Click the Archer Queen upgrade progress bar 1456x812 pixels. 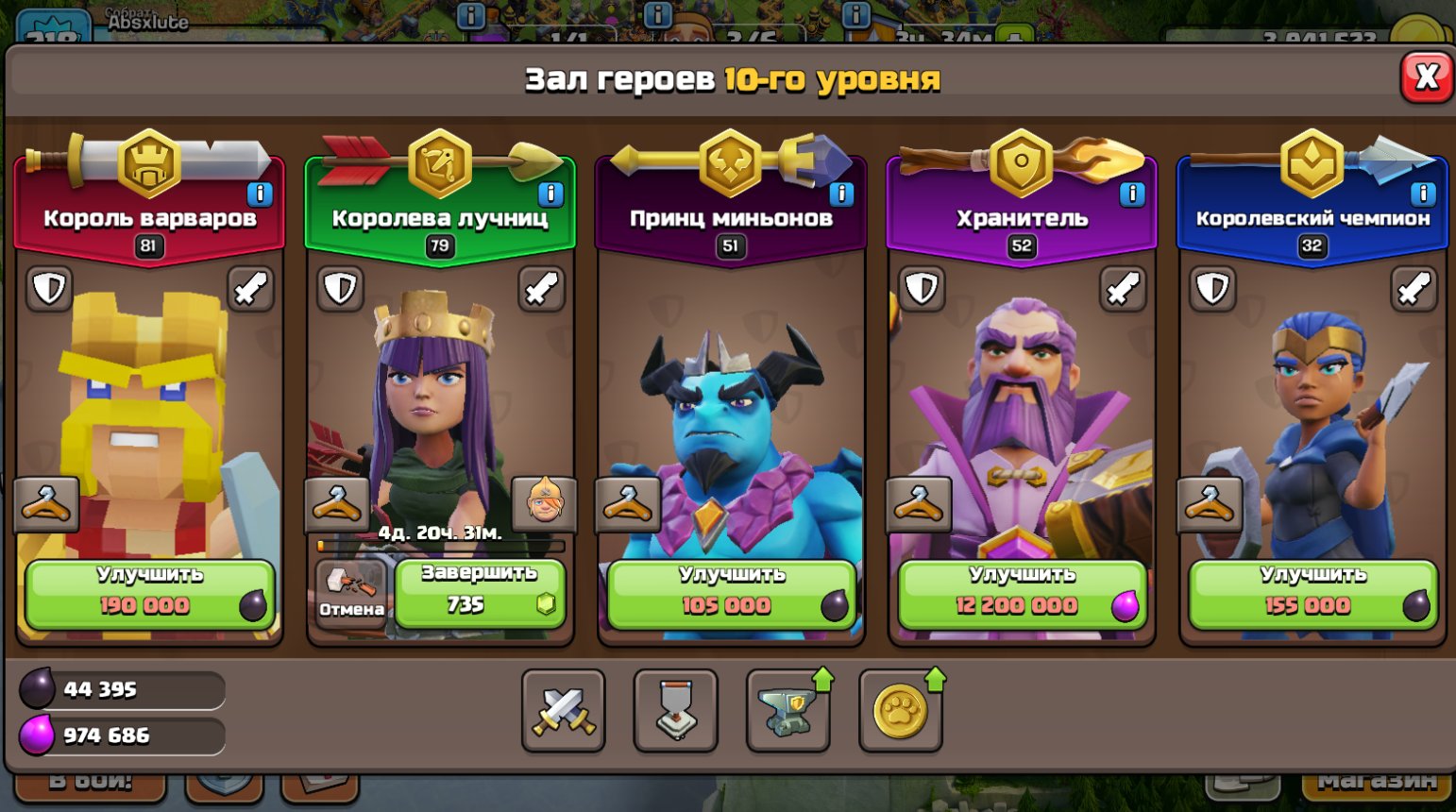coord(444,548)
